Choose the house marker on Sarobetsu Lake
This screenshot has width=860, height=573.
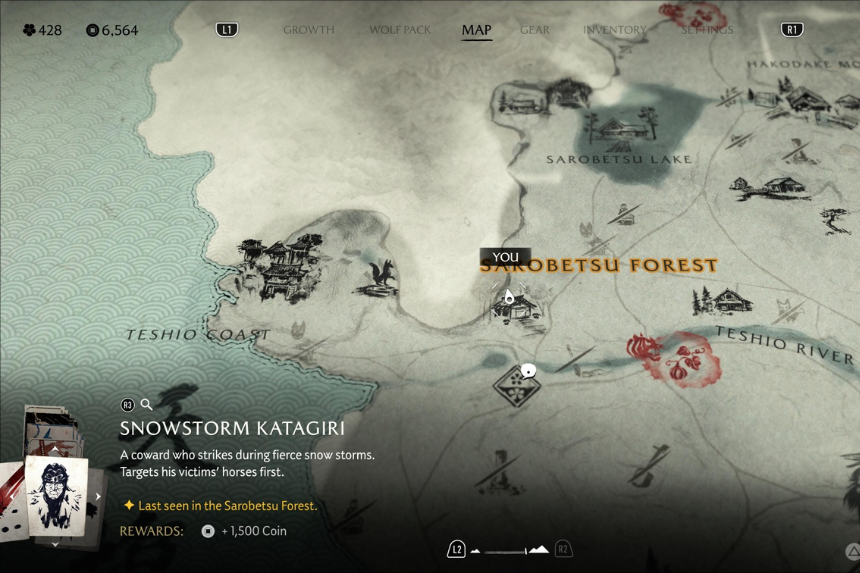(x=621, y=128)
